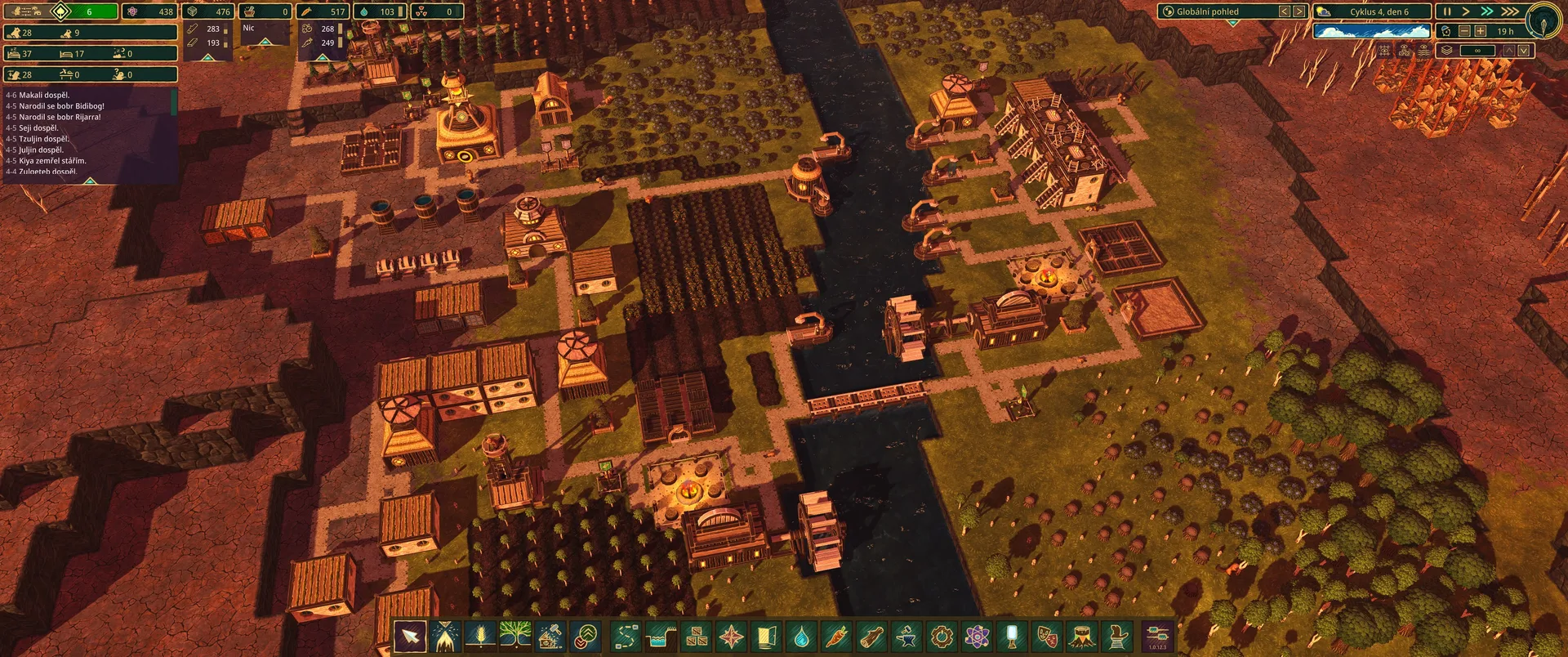This screenshot has width=1568, height=657.
Task: Open the wheat field planting tool
Action: [480, 636]
